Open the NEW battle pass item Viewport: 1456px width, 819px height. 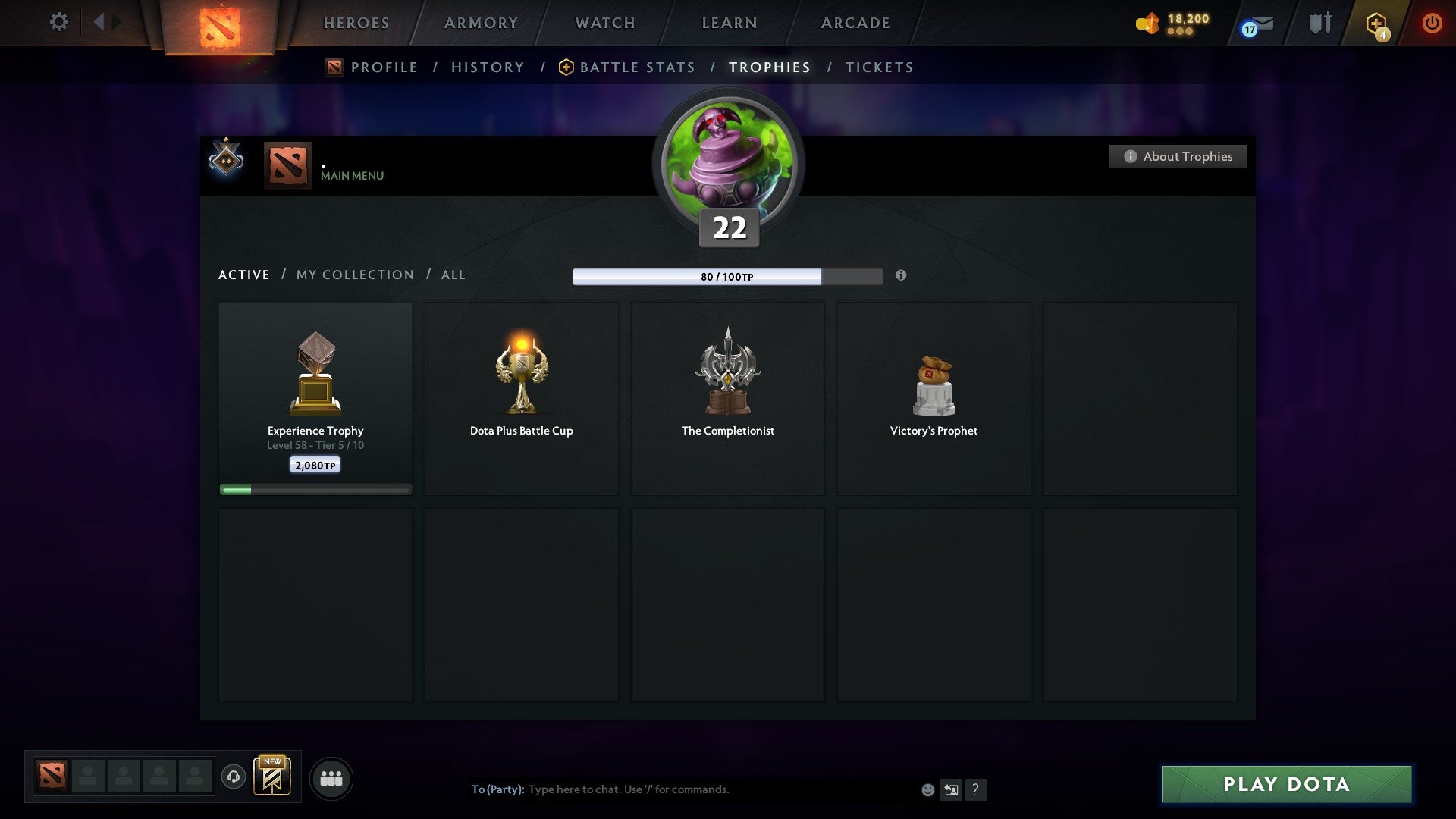273,777
